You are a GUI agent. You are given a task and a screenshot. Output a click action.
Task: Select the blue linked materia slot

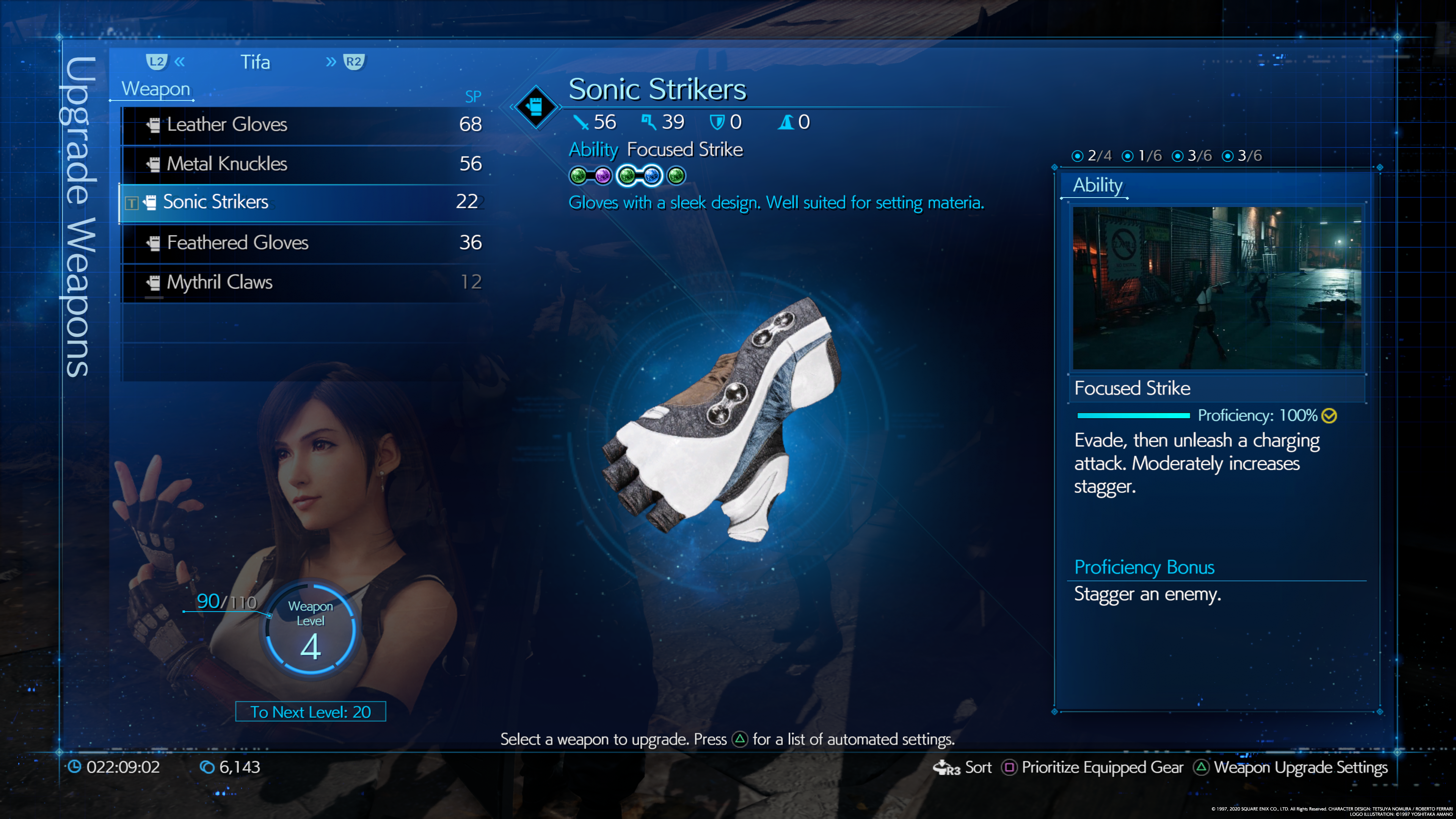pos(652,176)
